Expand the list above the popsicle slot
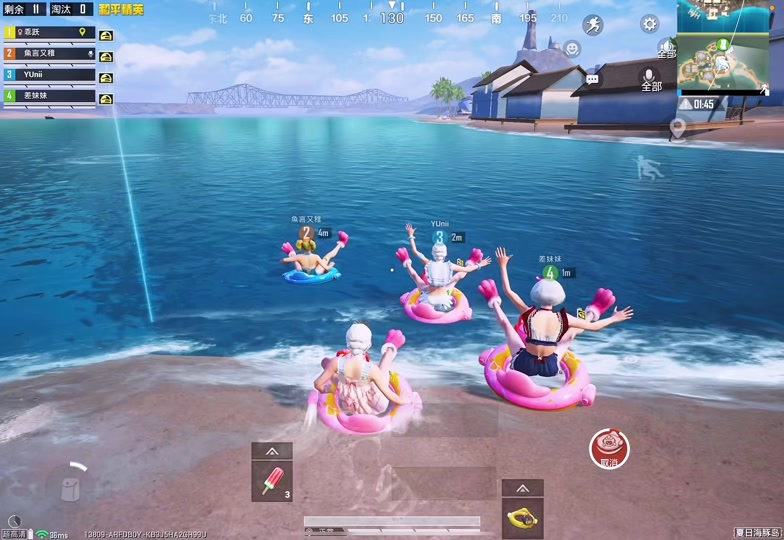This screenshot has width=784, height=540. coord(272,451)
